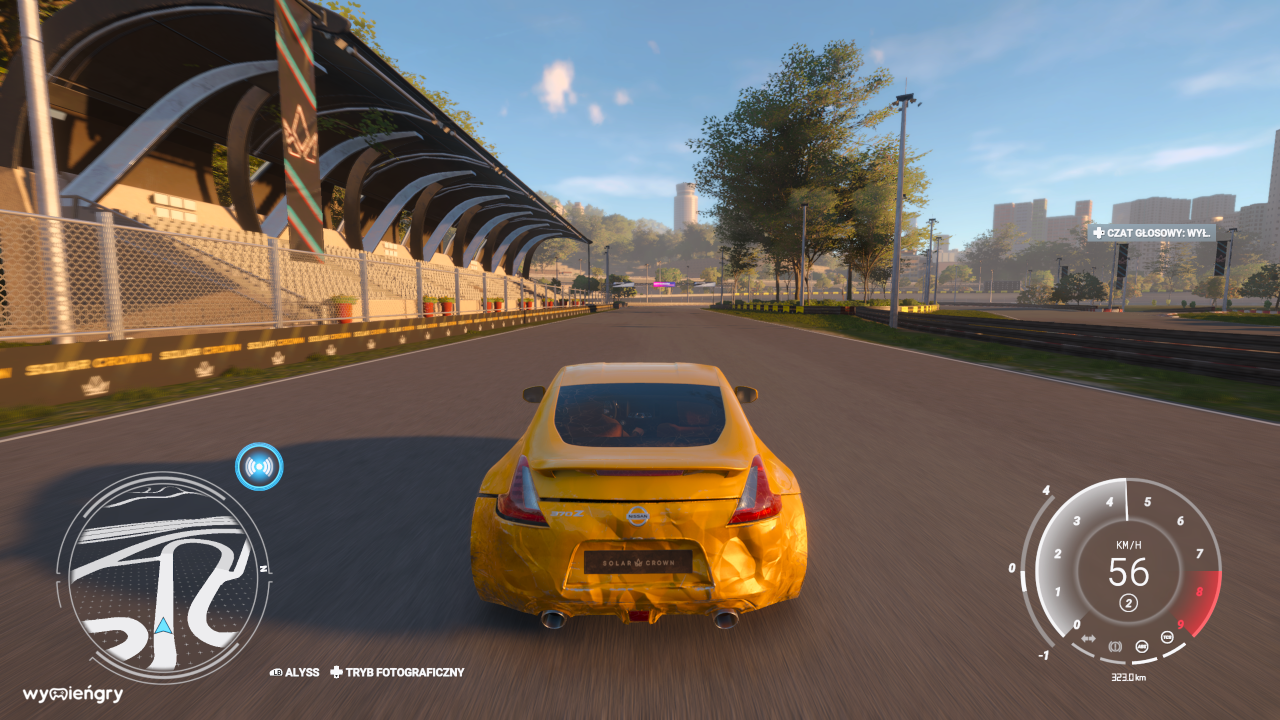Click the blue radio signal icon
The width and height of the screenshot is (1280, 720).
(259, 466)
